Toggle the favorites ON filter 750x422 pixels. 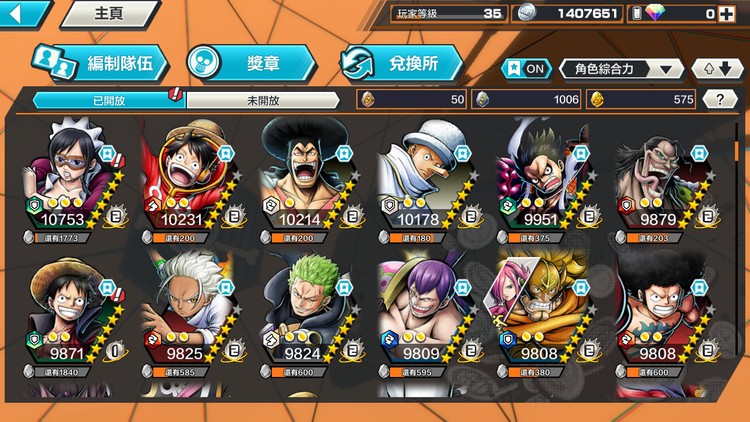[526, 69]
